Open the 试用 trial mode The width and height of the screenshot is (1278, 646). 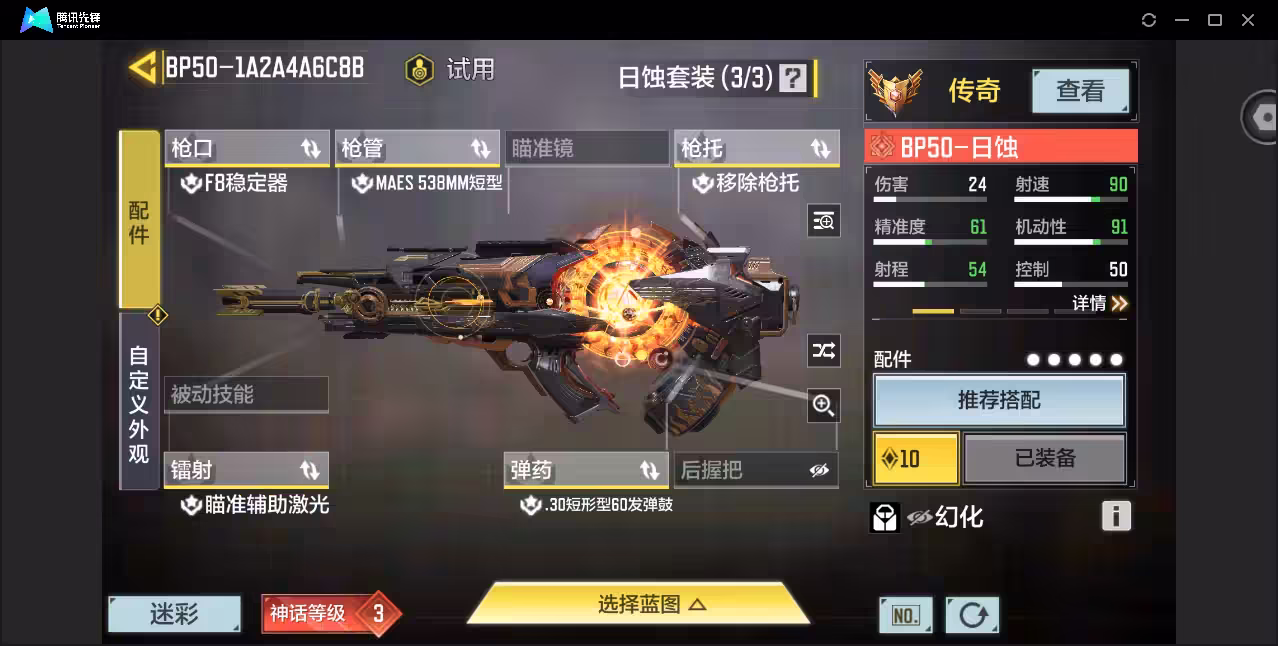[x=451, y=70]
